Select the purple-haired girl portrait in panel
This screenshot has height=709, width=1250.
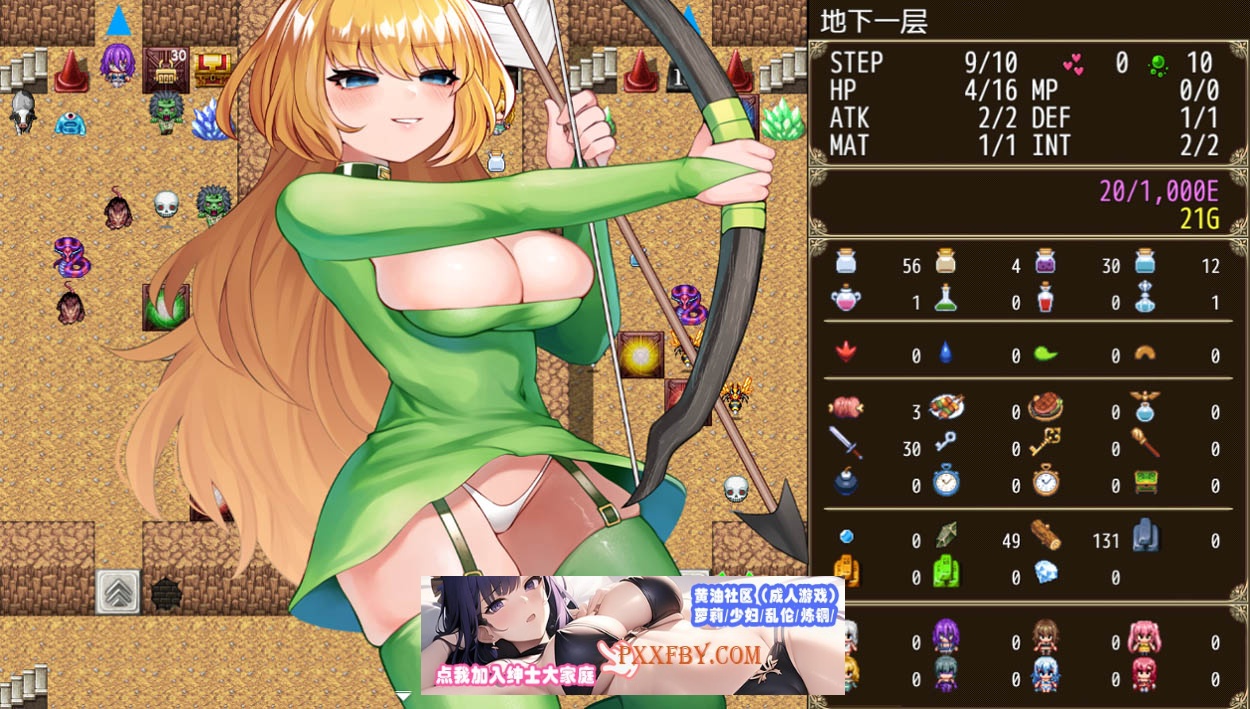coord(946,637)
